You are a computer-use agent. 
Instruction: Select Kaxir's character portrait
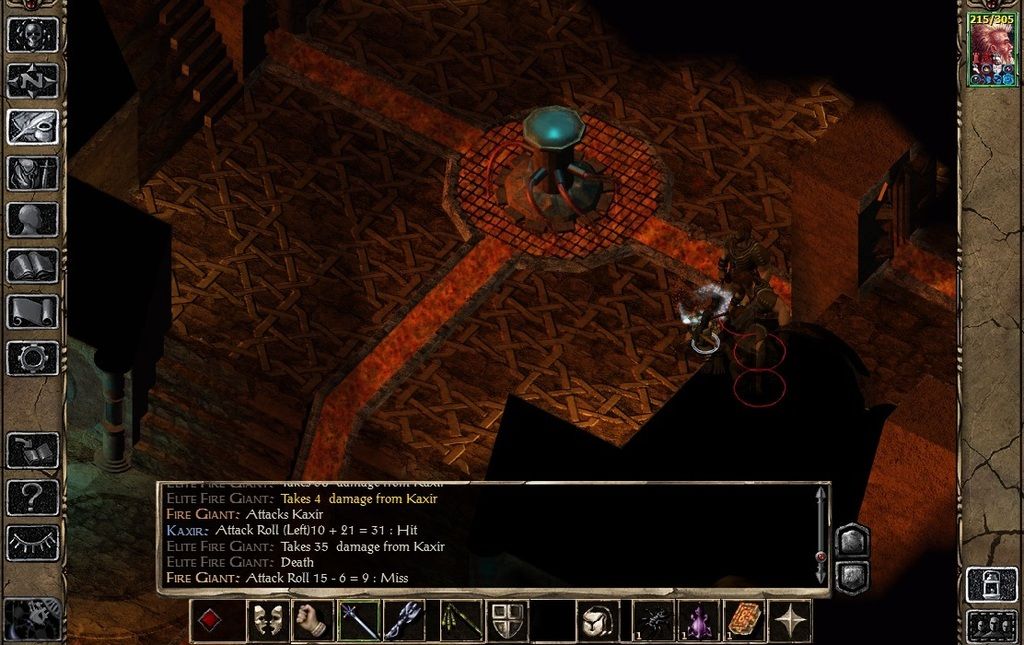pos(991,52)
